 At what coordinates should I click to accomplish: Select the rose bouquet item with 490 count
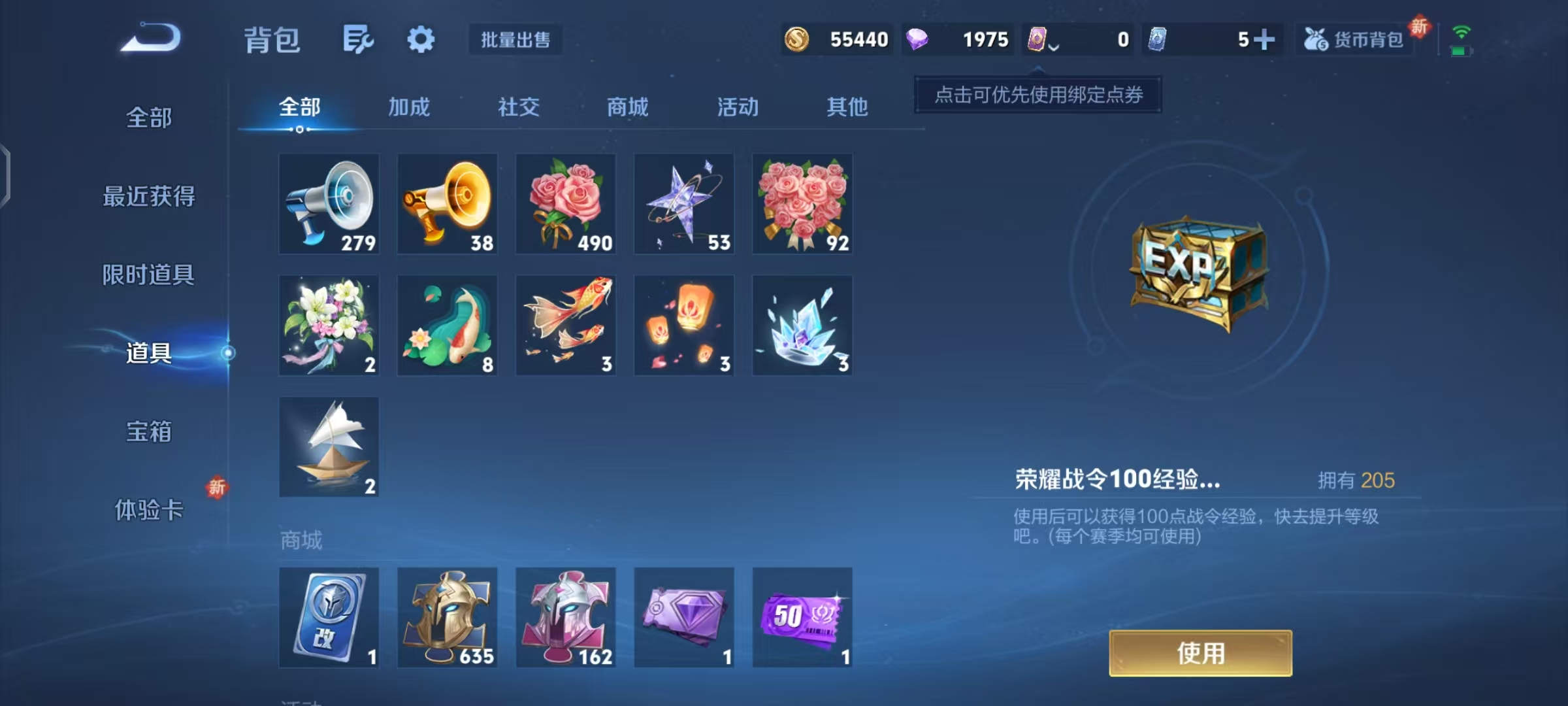[x=566, y=203]
